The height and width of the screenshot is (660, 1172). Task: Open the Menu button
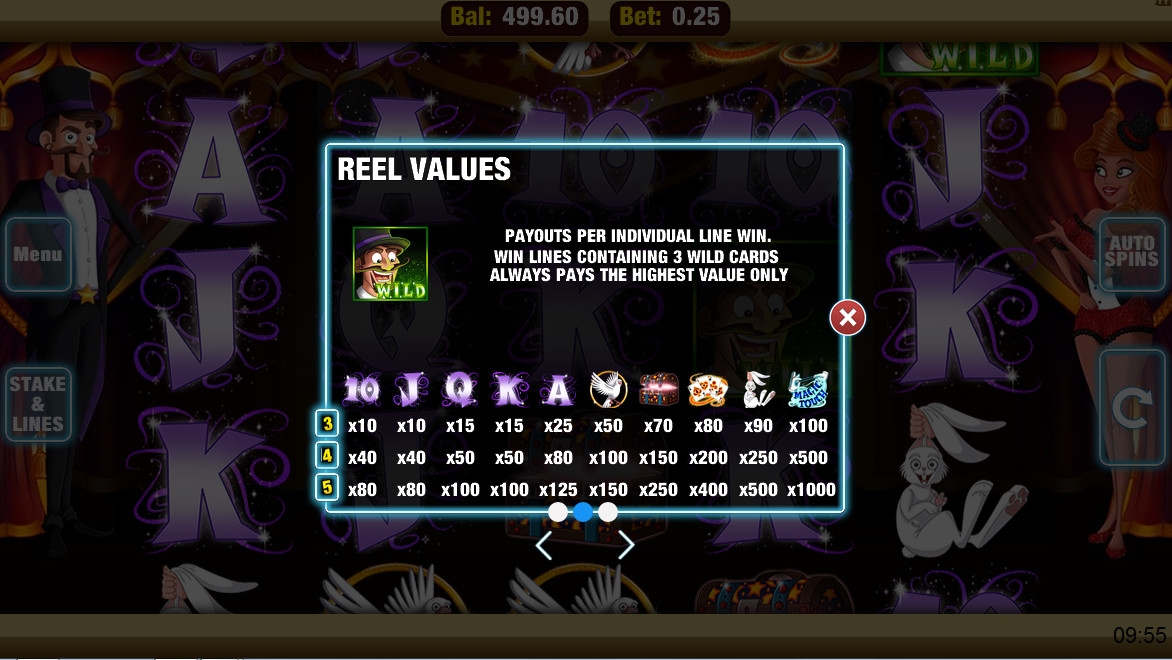pos(38,255)
